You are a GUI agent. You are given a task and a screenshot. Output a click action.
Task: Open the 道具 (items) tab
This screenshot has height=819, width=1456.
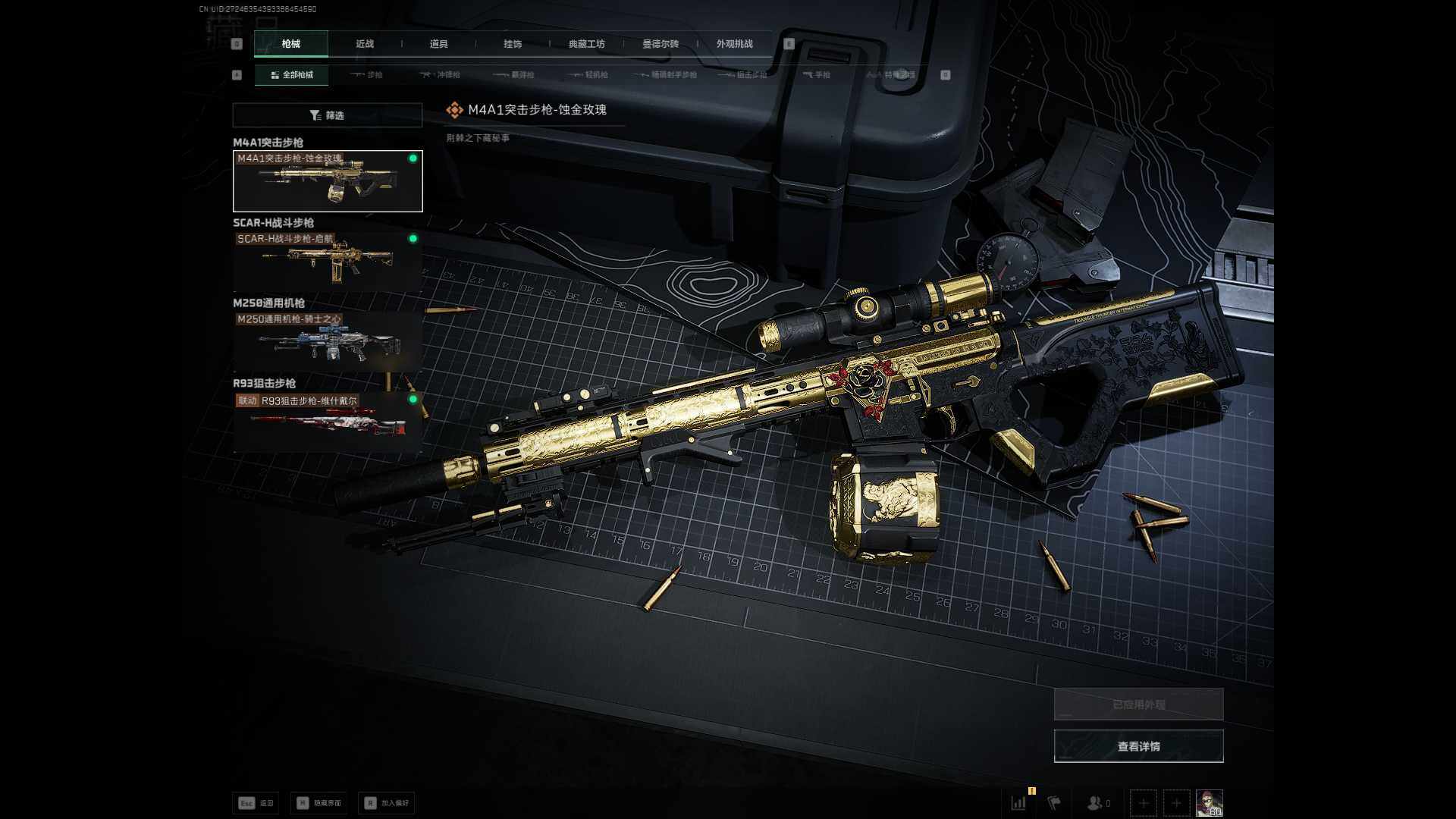click(x=438, y=44)
